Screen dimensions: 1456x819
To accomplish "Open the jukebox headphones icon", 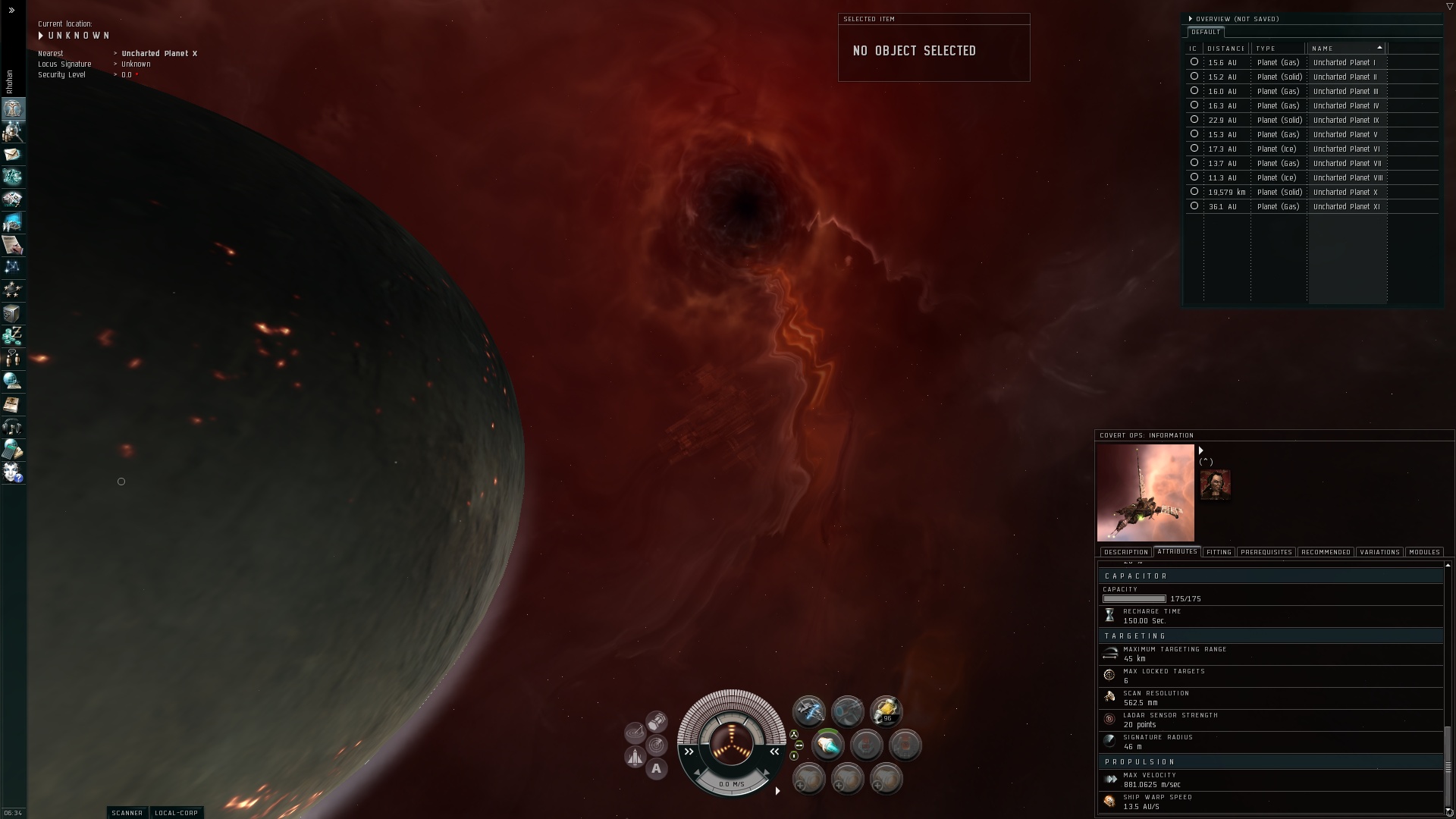I will click(13, 427).
